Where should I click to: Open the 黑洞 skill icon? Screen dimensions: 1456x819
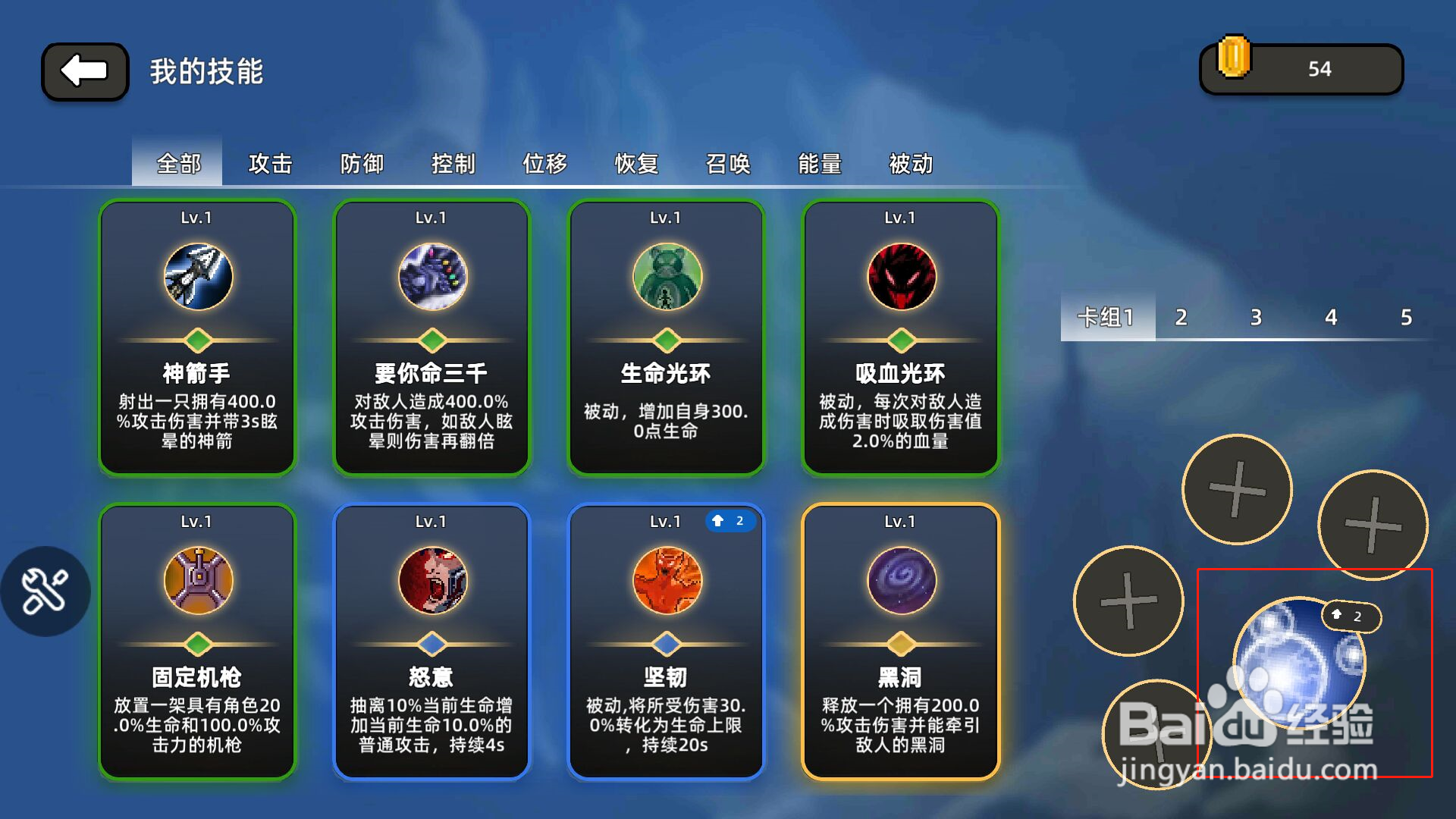[x=901, y=579]
